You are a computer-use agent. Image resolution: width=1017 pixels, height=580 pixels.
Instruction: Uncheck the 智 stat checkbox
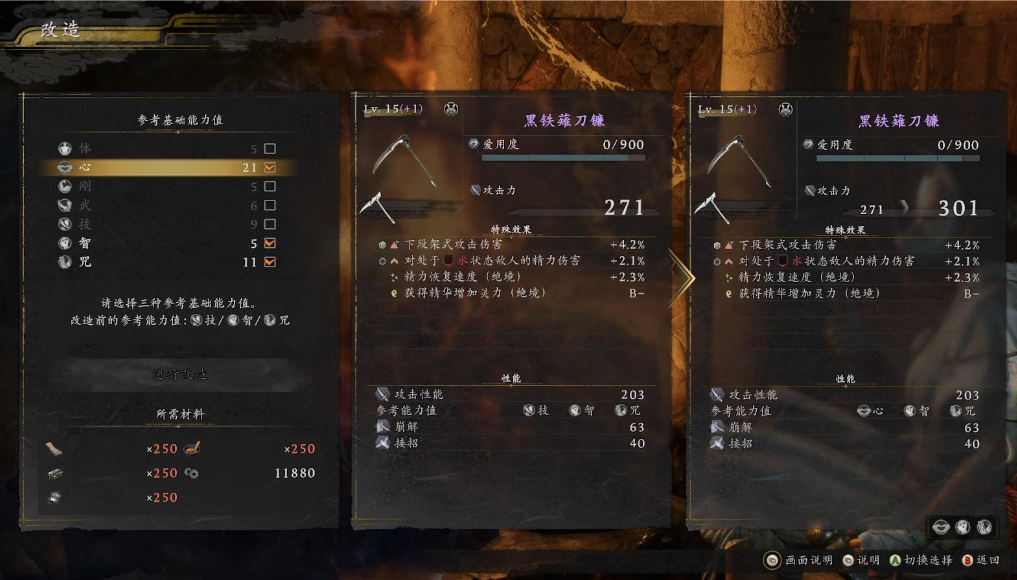click(269, 243)
